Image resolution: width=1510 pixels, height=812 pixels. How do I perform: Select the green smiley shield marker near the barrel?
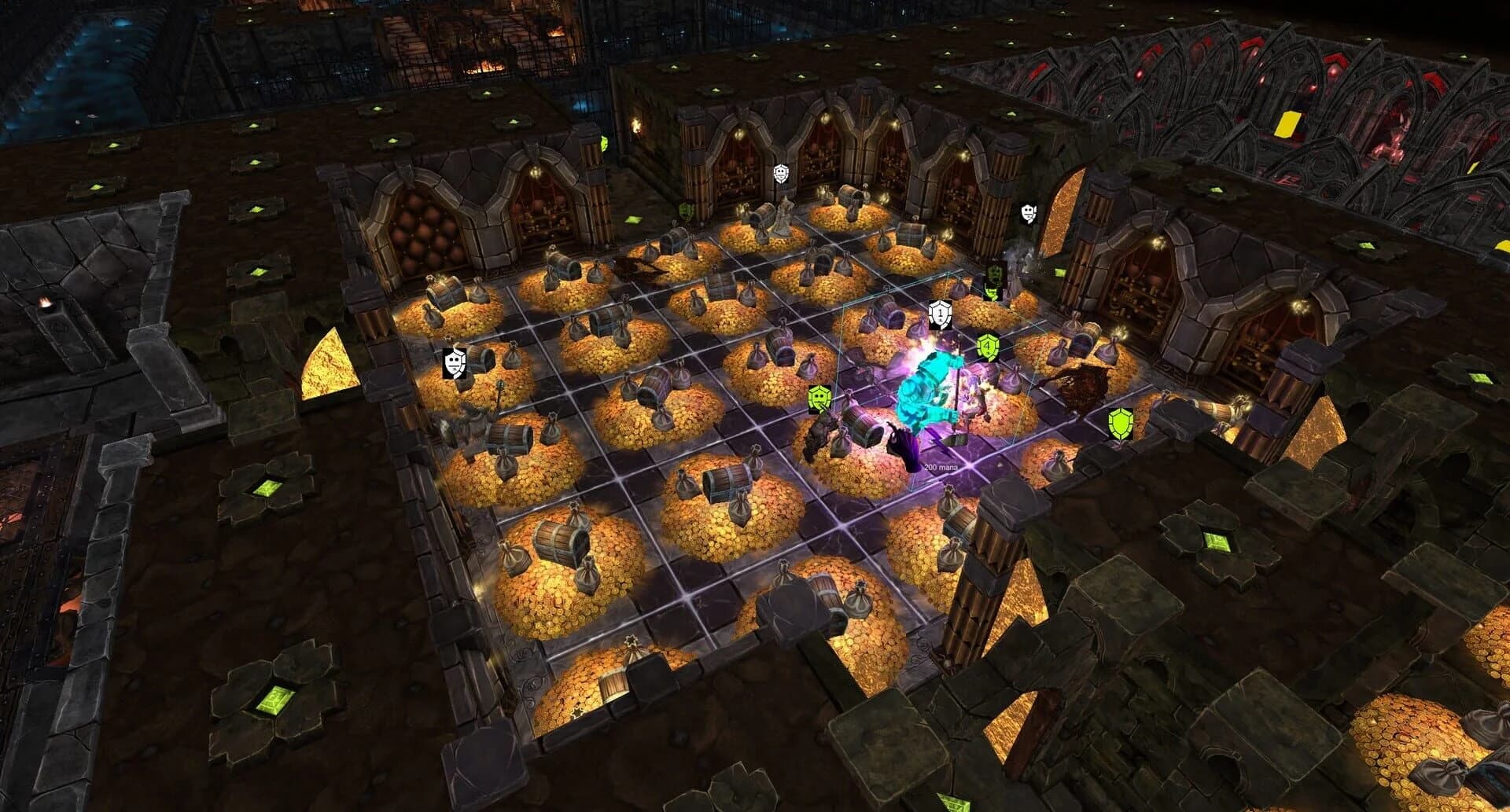(x=818, y=399)
